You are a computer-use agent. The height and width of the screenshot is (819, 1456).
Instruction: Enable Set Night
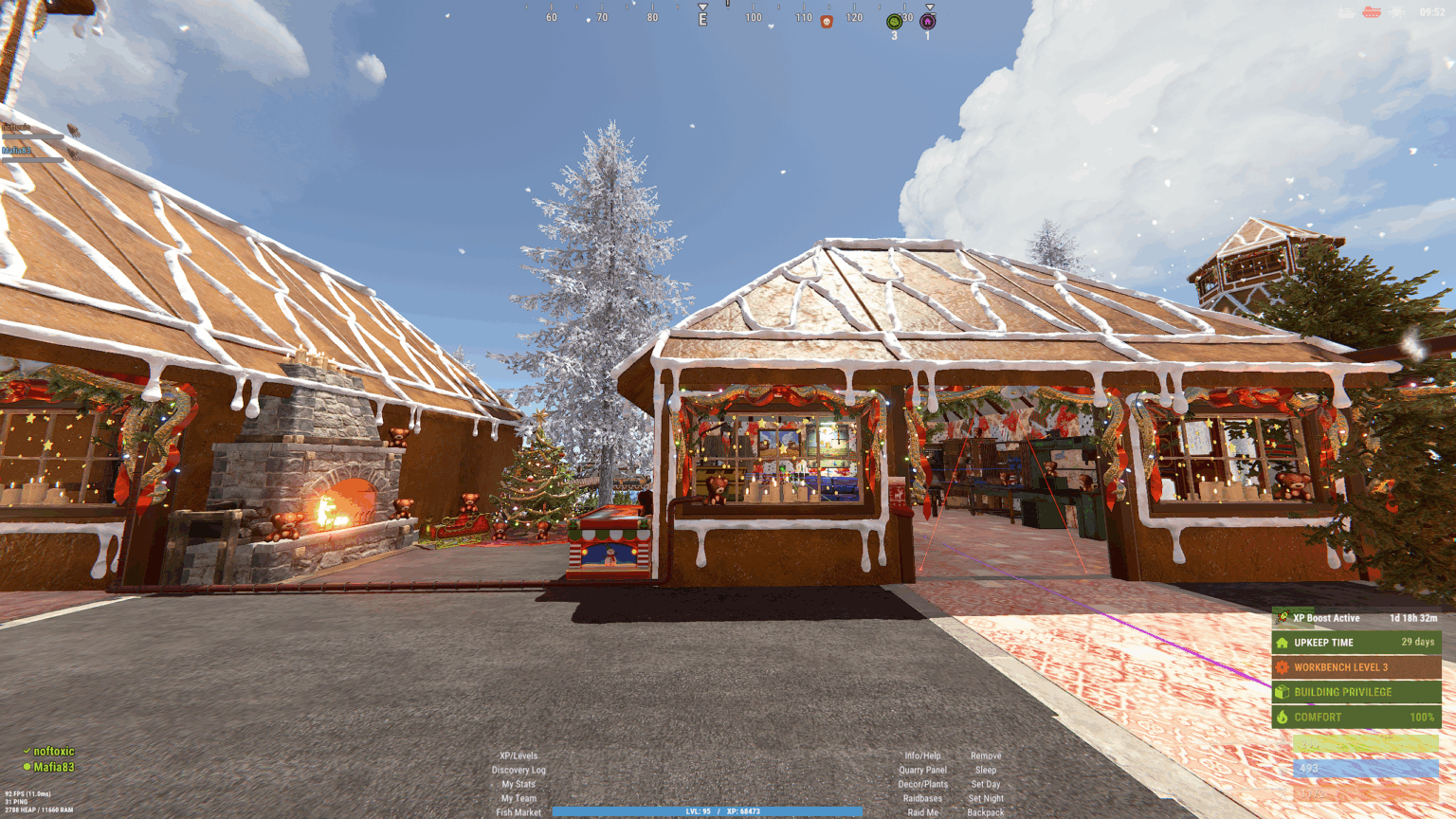(x=986, y=798)
